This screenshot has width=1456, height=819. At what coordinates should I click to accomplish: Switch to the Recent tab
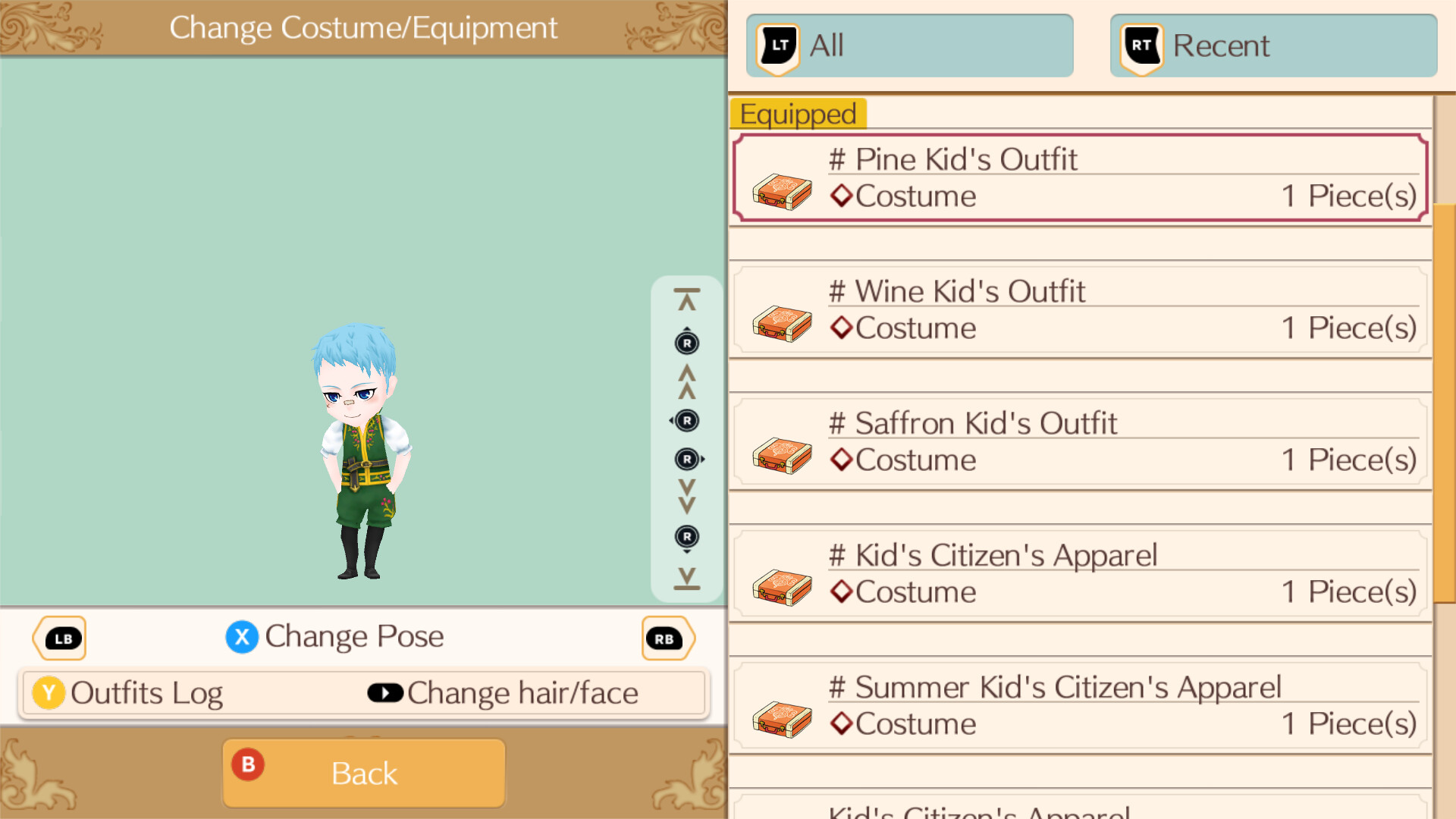1272,45
